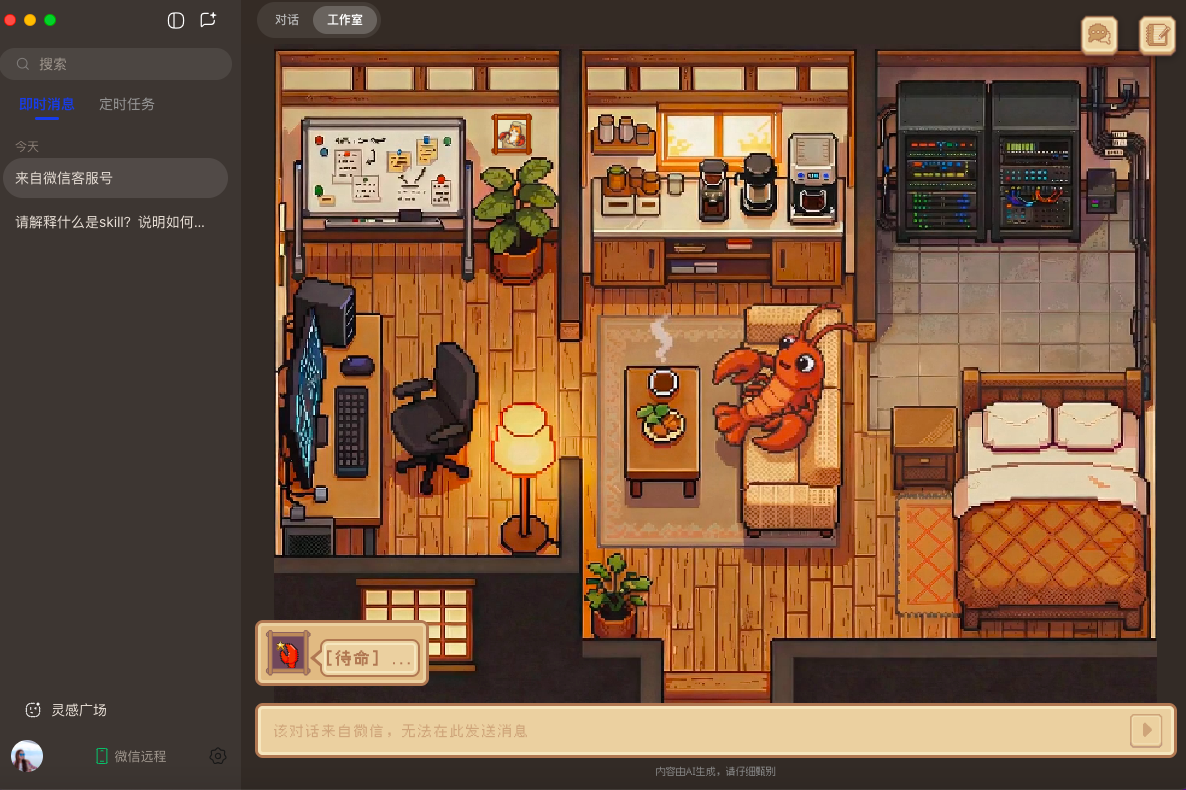Close the window with the red button
The image size is (1186, 790).
pyautogui.click(x=11, y=20)
